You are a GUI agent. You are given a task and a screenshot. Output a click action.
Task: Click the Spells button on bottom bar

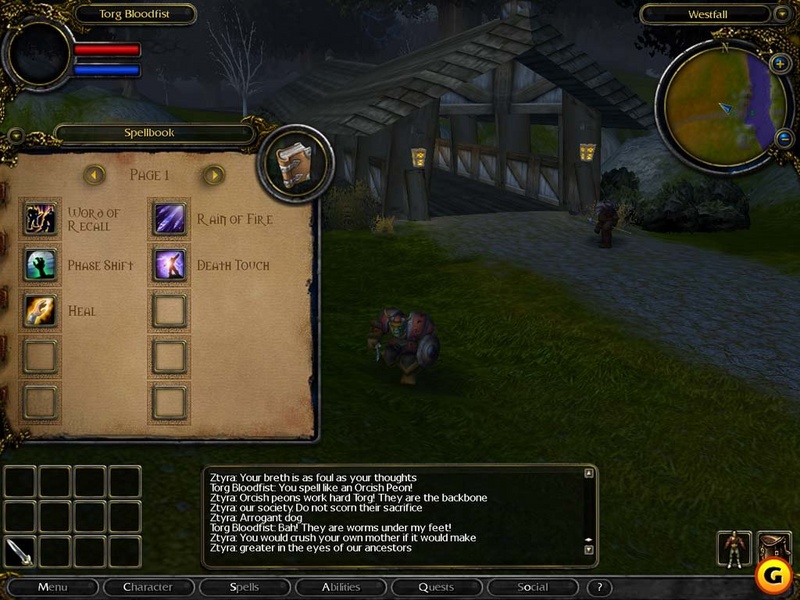pyautogui.click(x=244, y=587)
